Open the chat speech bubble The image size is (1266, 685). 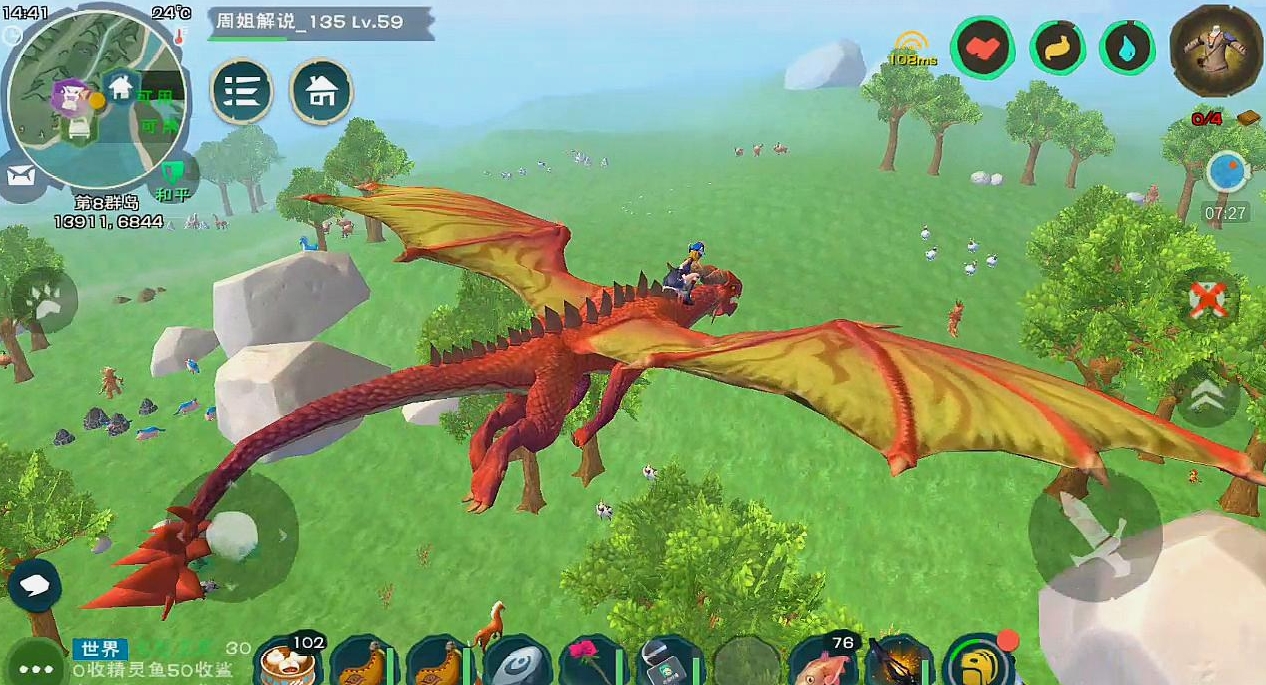pyautogui.click(x=35, y=585)
